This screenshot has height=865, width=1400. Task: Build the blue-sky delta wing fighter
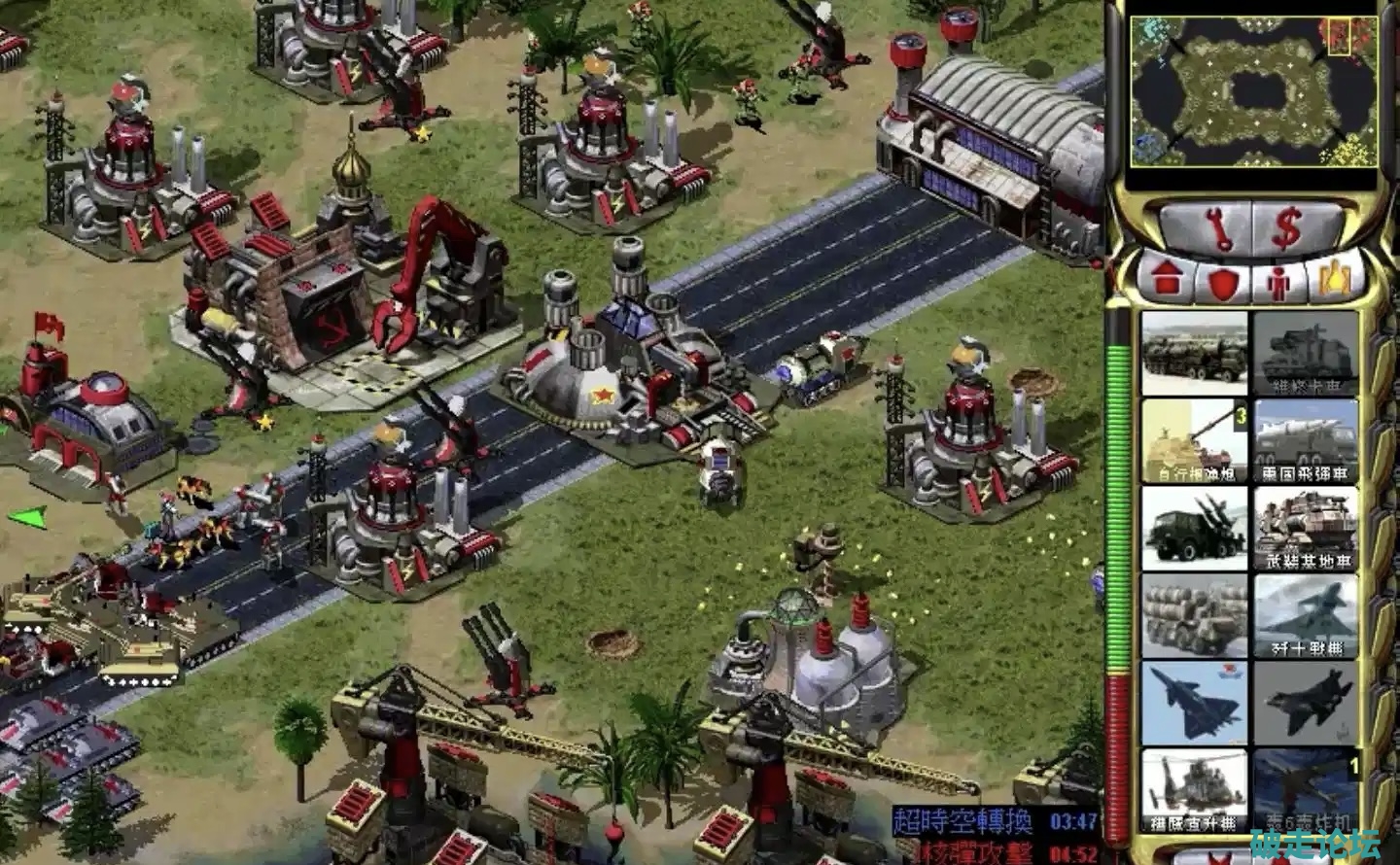point(1195,702)
